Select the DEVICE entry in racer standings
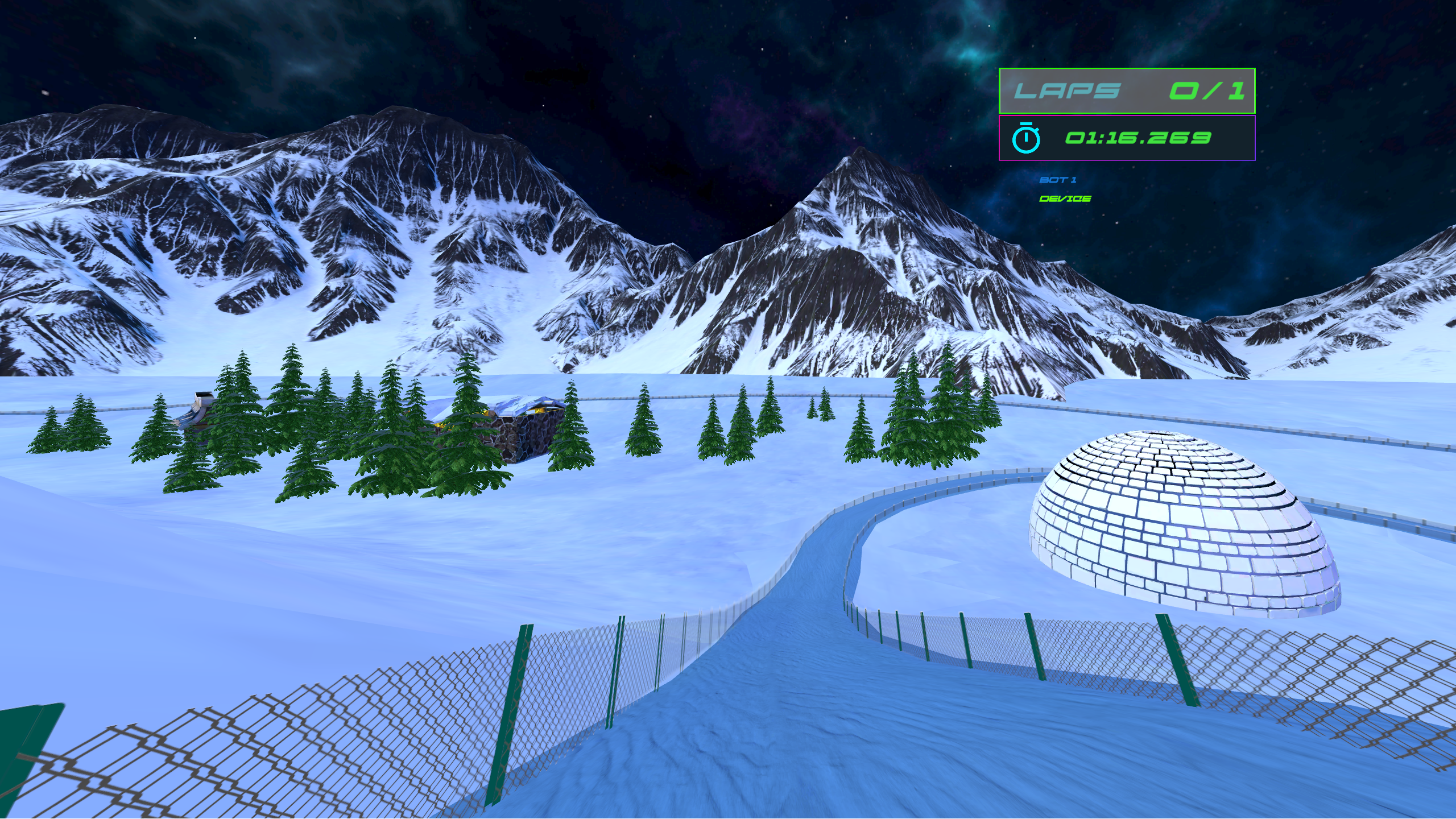 [x=1065, y=198]
